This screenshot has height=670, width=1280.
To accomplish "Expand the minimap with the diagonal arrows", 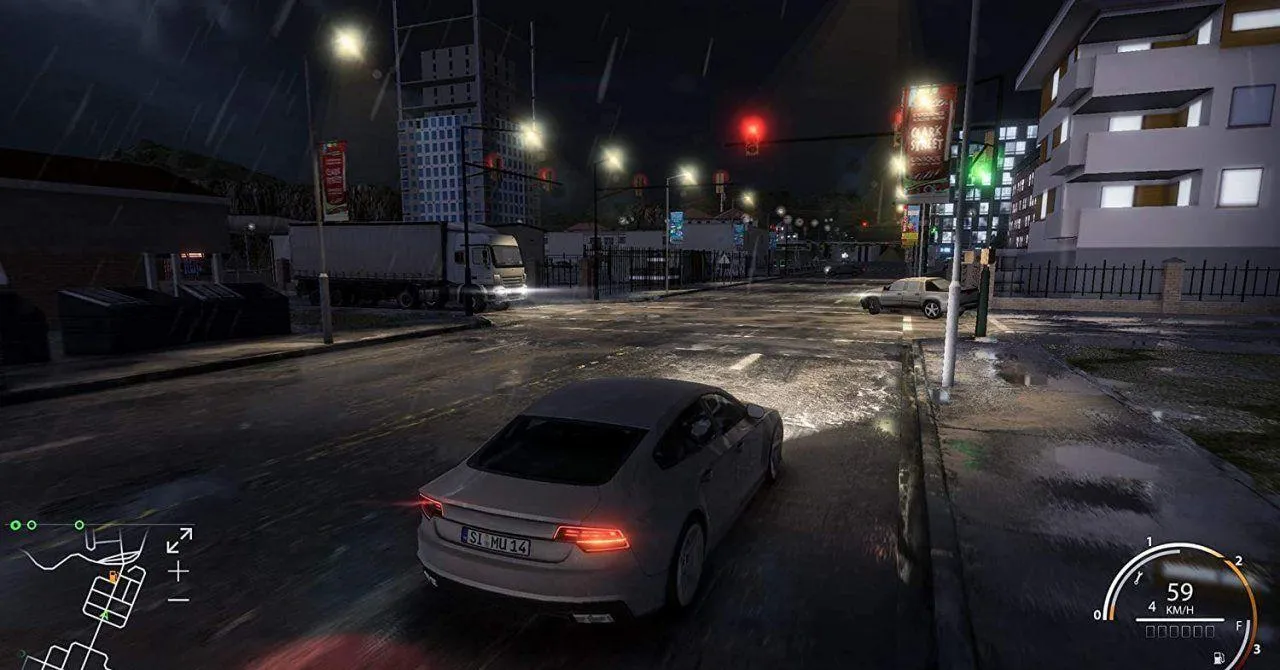I will (x=179, y=540).
